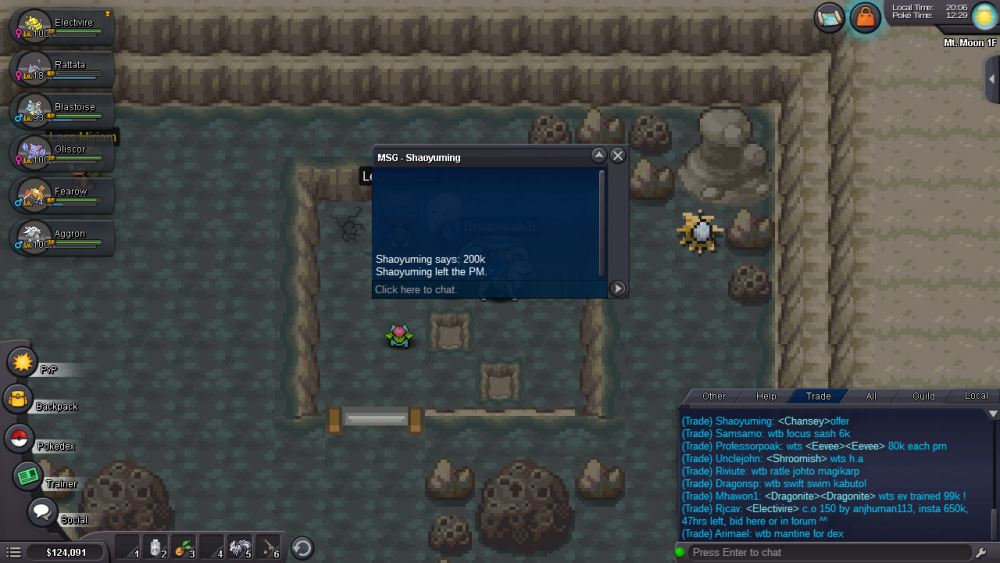Screen dimensions: 1000x563
Task: Close the Shaoyuming private message window
Action: pyautogui.click(x=618, y=156)
